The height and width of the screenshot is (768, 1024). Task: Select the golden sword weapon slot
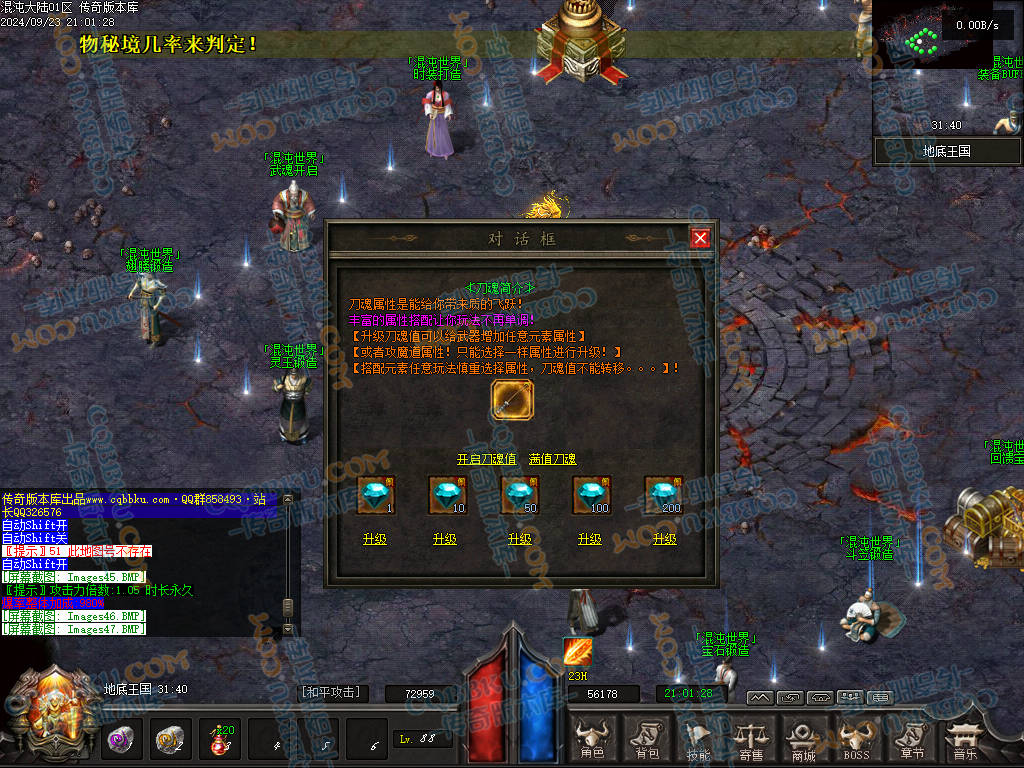pyautogui.click(x=513, y=402)
